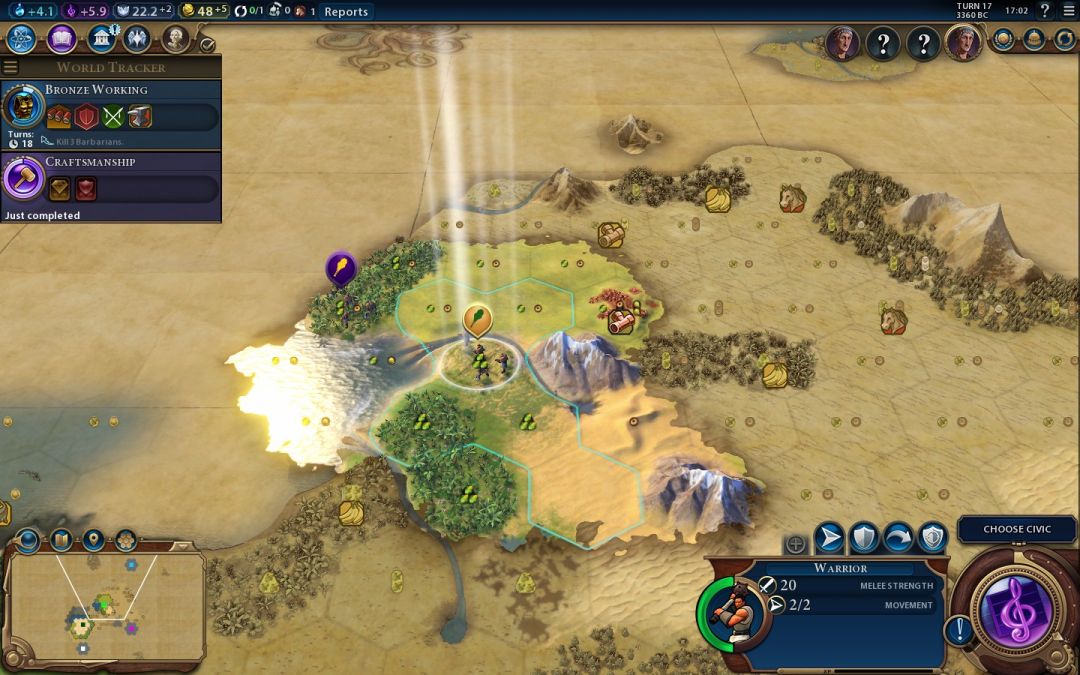This screenshot has height=675, width=1080.
Task: View the government screen button
Action: pyautogui.click(x=101, y=39)
